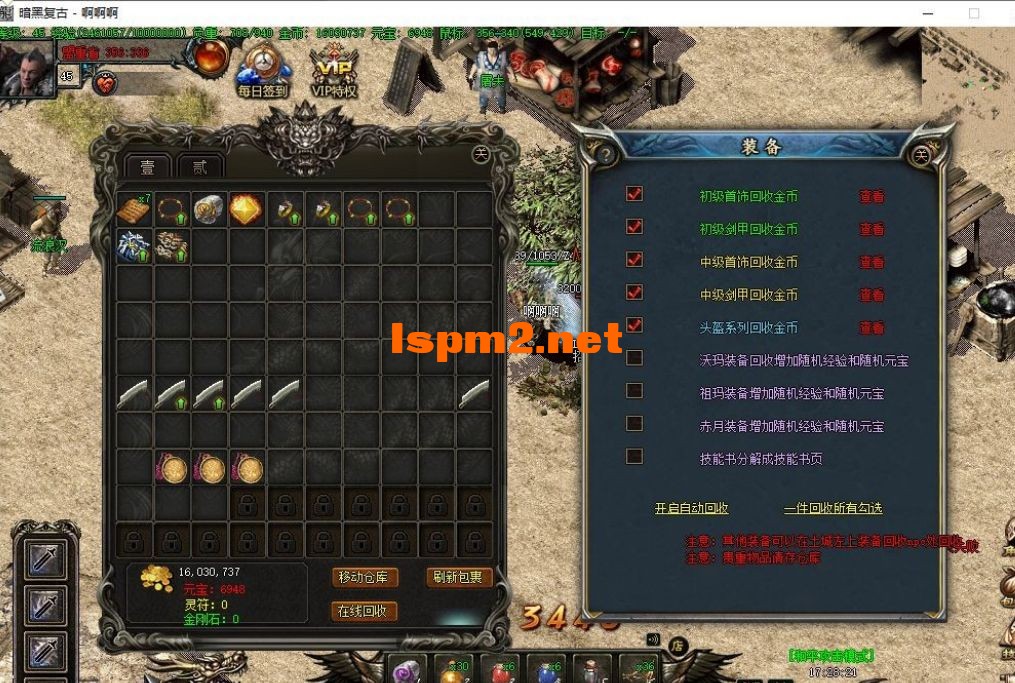Screen dimensions: 1015x683
Task: Enable the 祖玛装备 recycle checkbox
Action: (x=634, y=391)
